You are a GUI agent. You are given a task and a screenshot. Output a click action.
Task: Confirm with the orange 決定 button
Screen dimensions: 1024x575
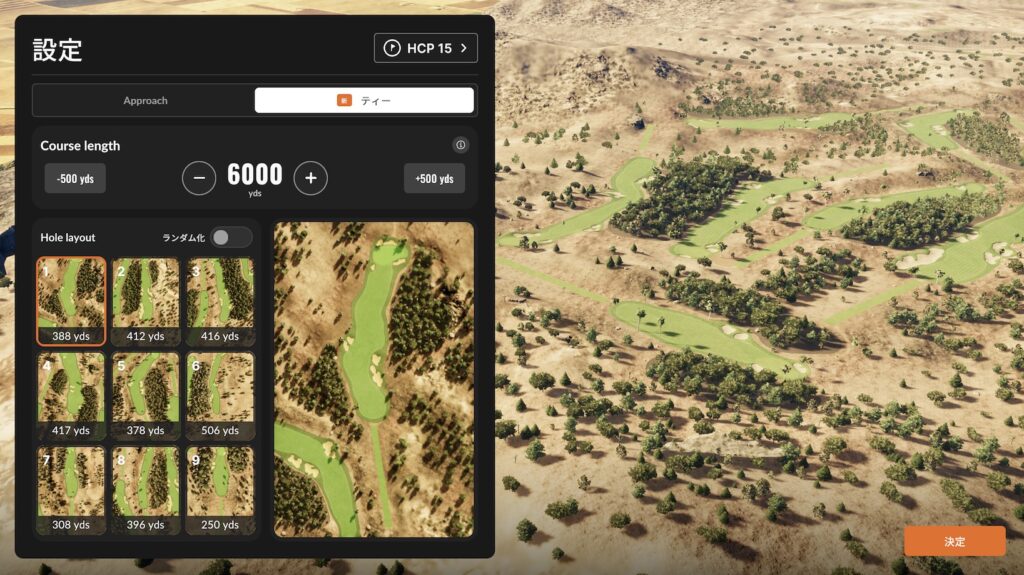(954, 541)
